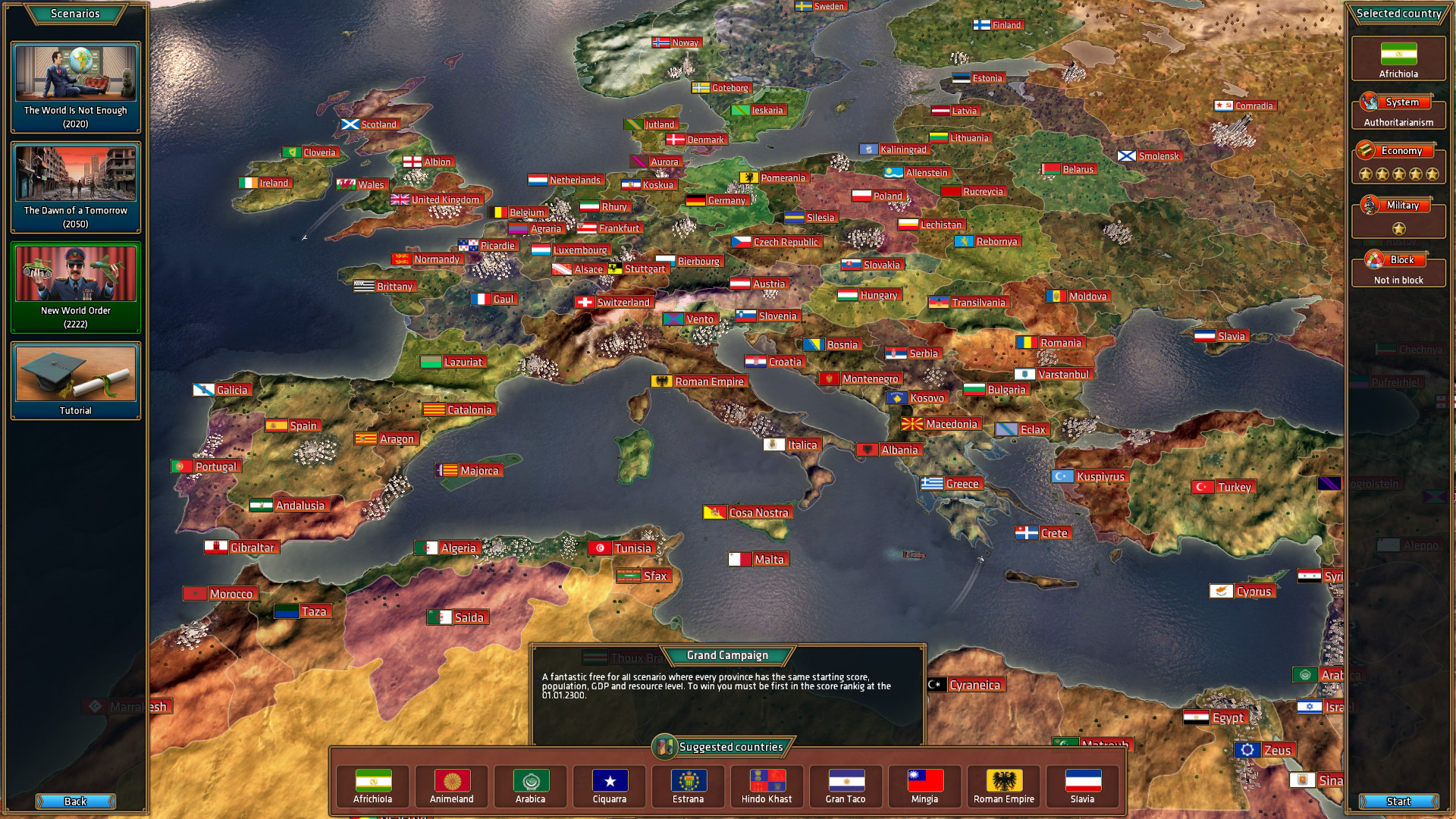This screenshot has width=1456, height=819.
Task: Select the Estrana flag in suggested countries
Action: pyautogui.click(x=688, y=782)
